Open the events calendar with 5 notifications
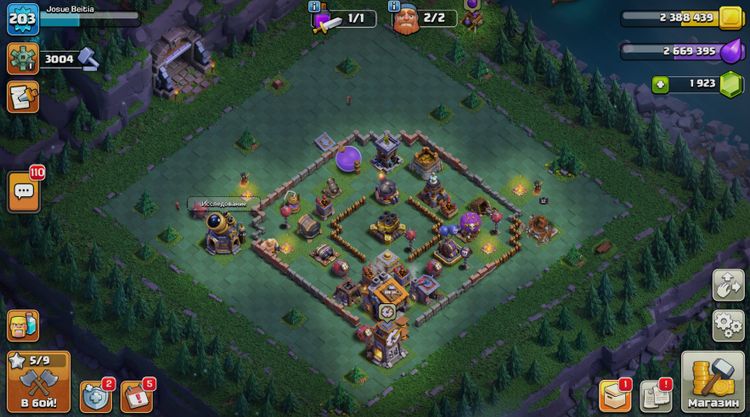750x417 pixels. point(137,396)
